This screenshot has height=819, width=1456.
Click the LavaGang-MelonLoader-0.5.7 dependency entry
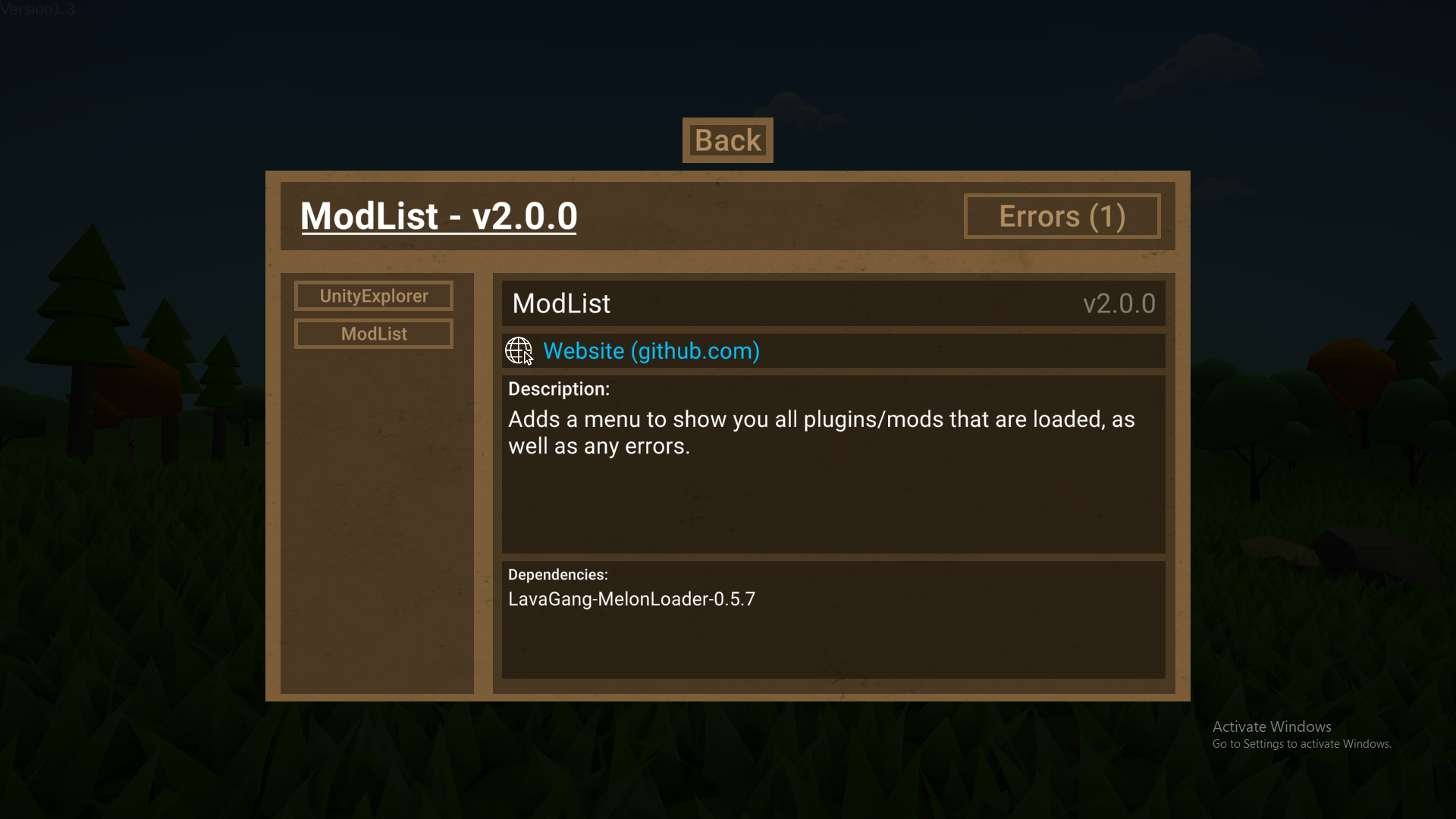632,599
